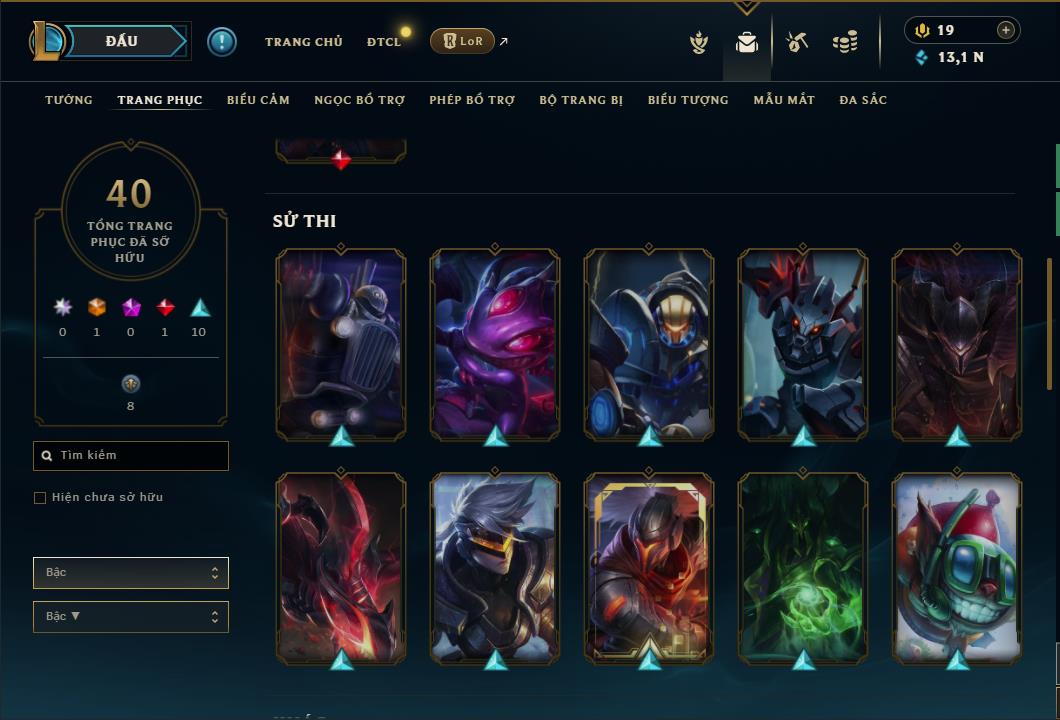
Task: Click the exclamation alert icon
Action: (x=221, y=42)
